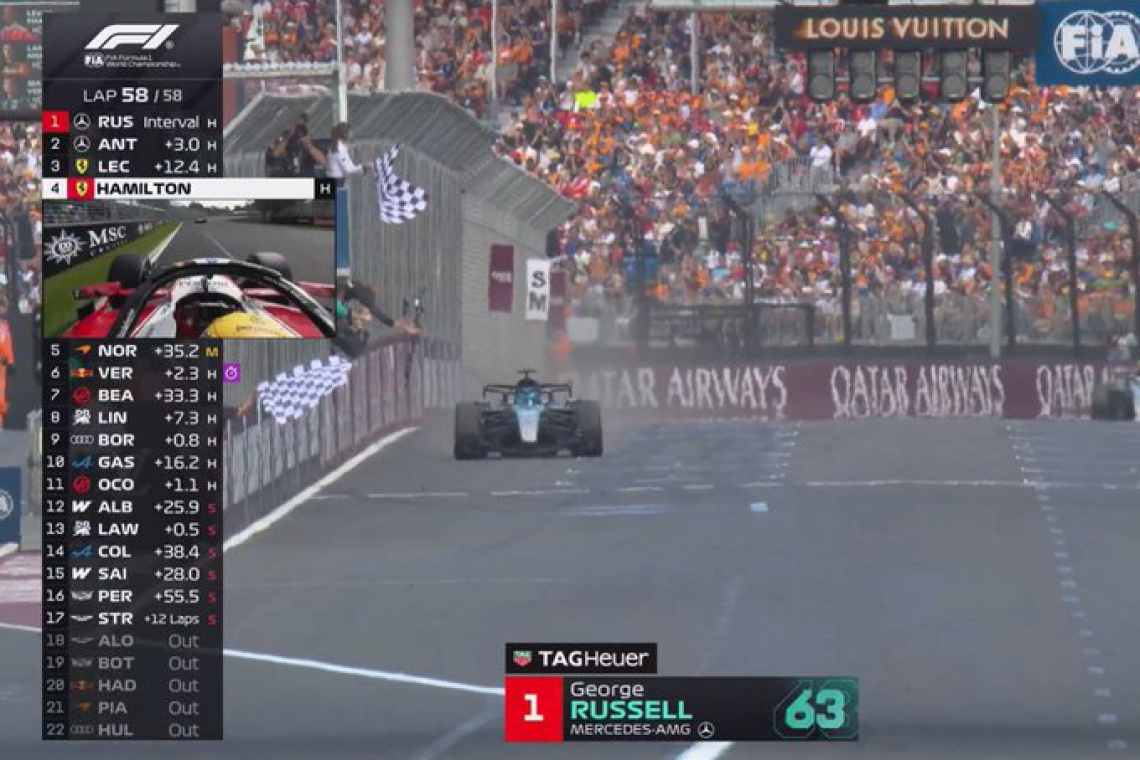Choose the LEC leaderboard row
Screen dimensions: 1140x760
[x=131, y=166]
